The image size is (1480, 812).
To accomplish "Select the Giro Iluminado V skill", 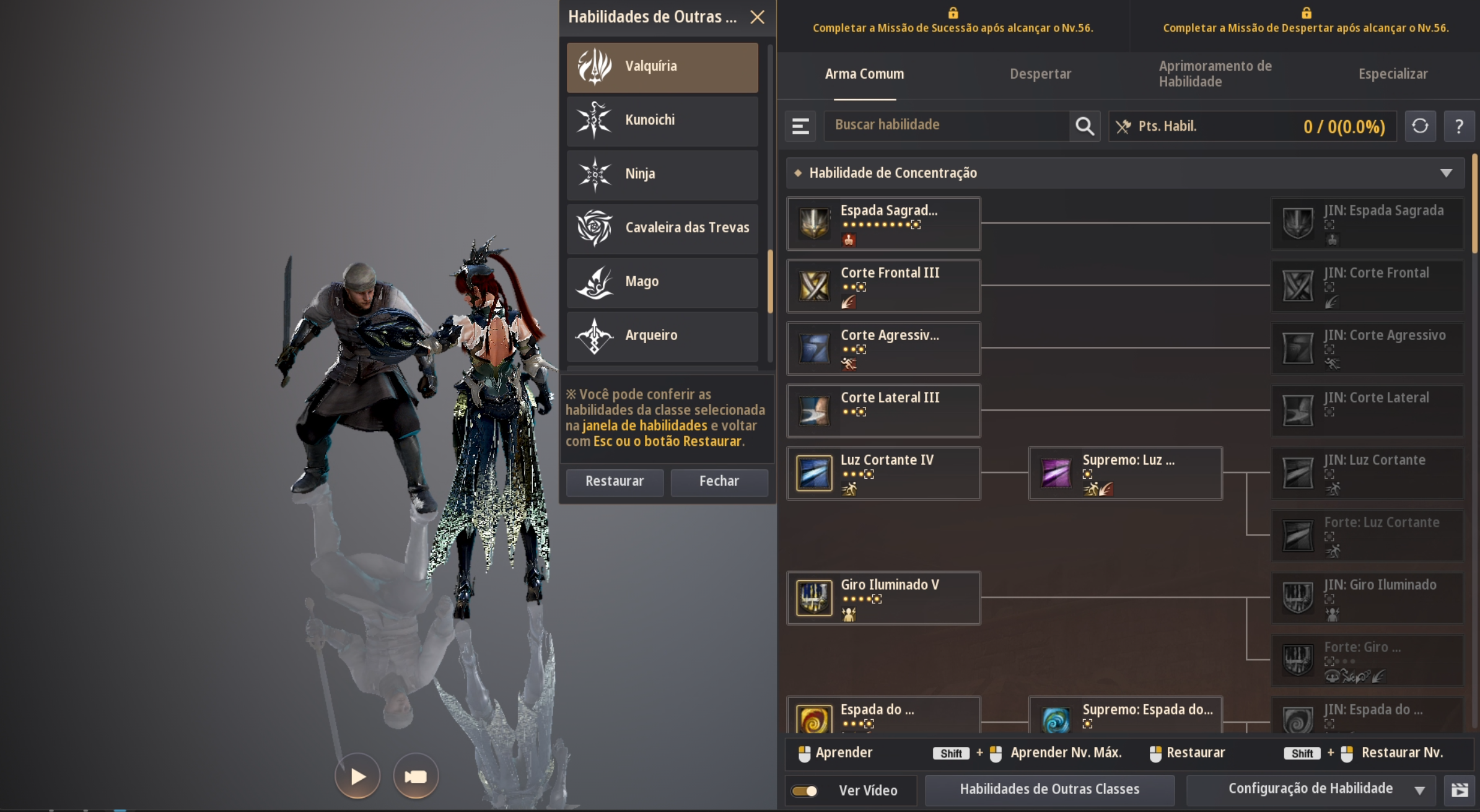I will [x=883, y=598].
